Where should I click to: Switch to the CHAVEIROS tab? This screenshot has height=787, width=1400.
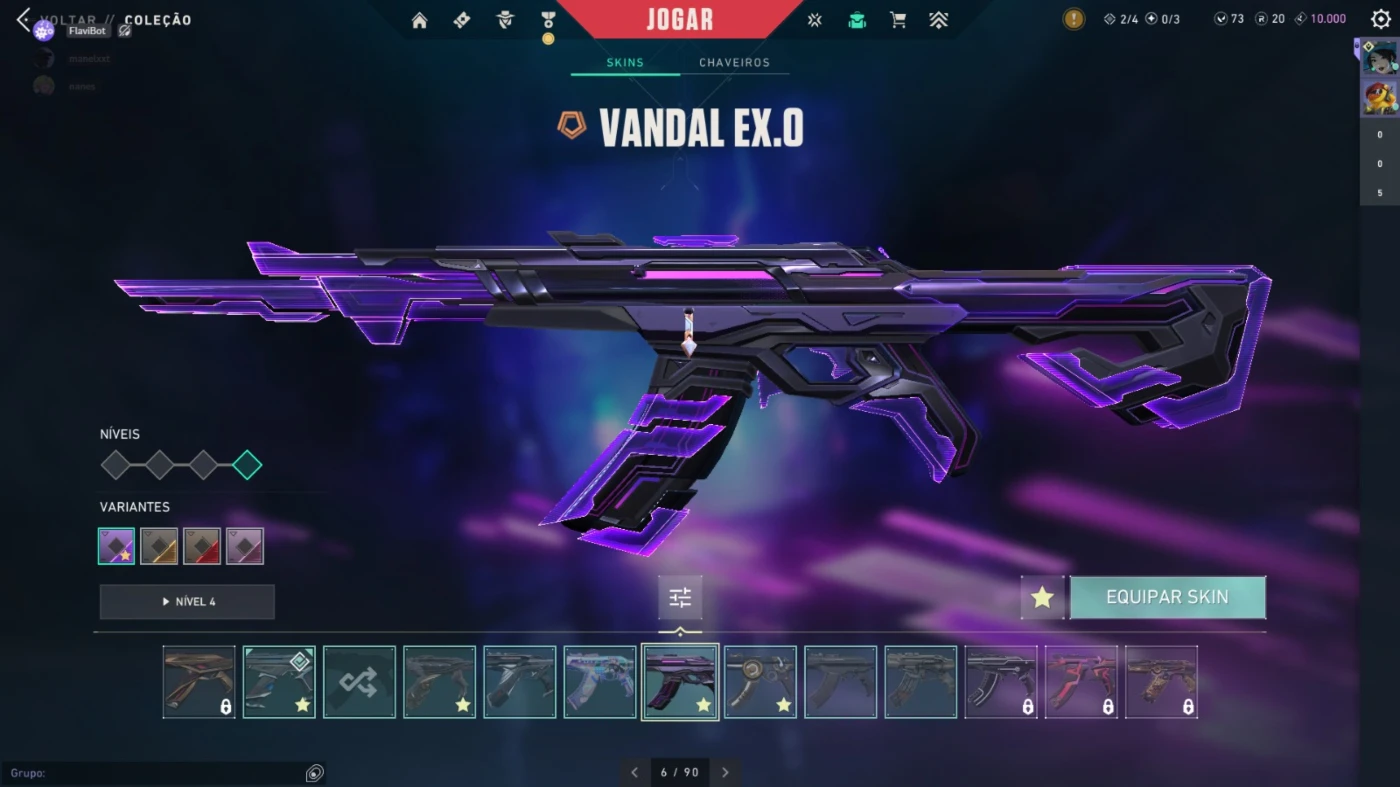pos(734,62)
